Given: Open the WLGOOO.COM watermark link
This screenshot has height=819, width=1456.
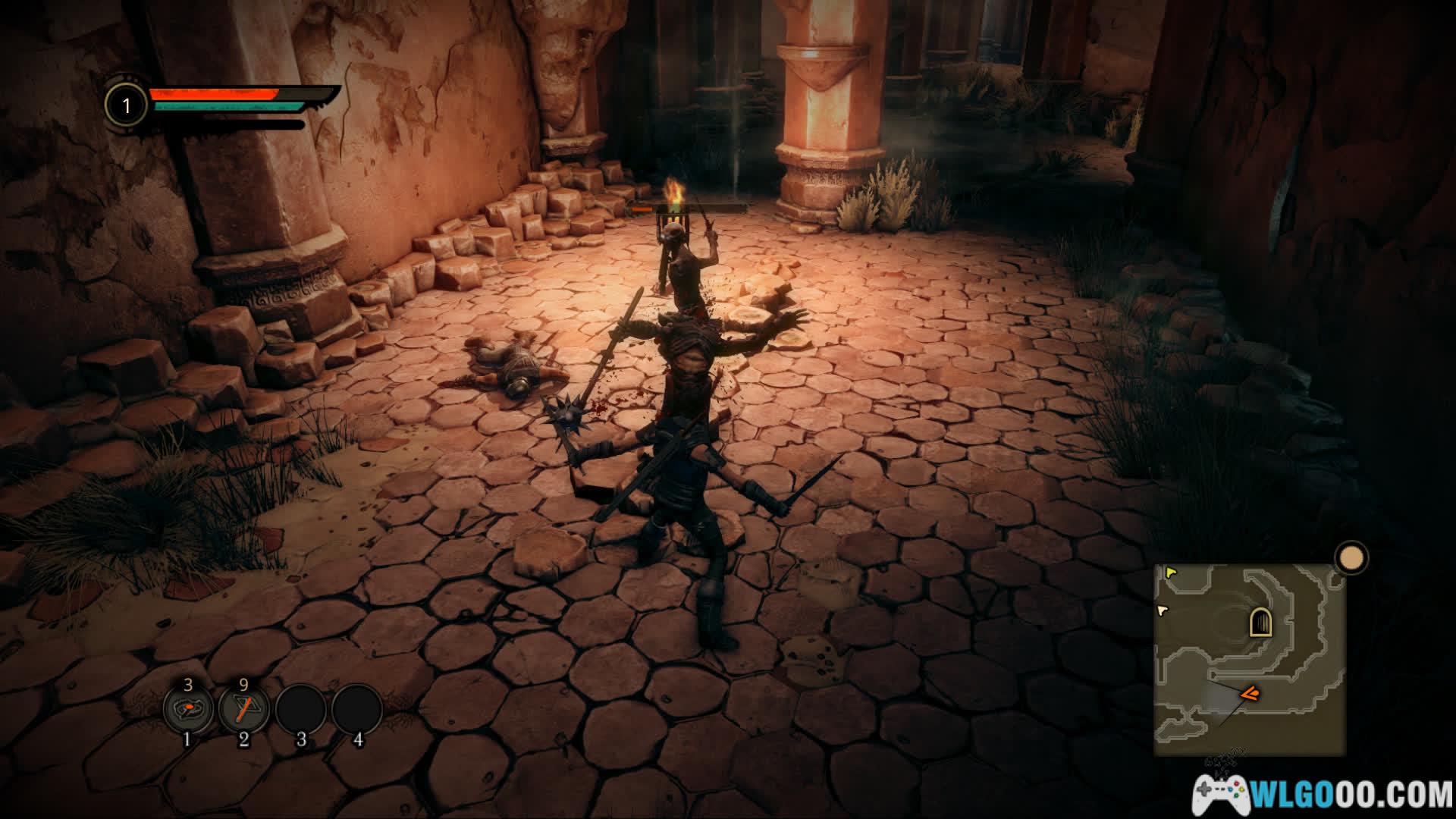Looking at the screenshot, I should [1322, 794].
